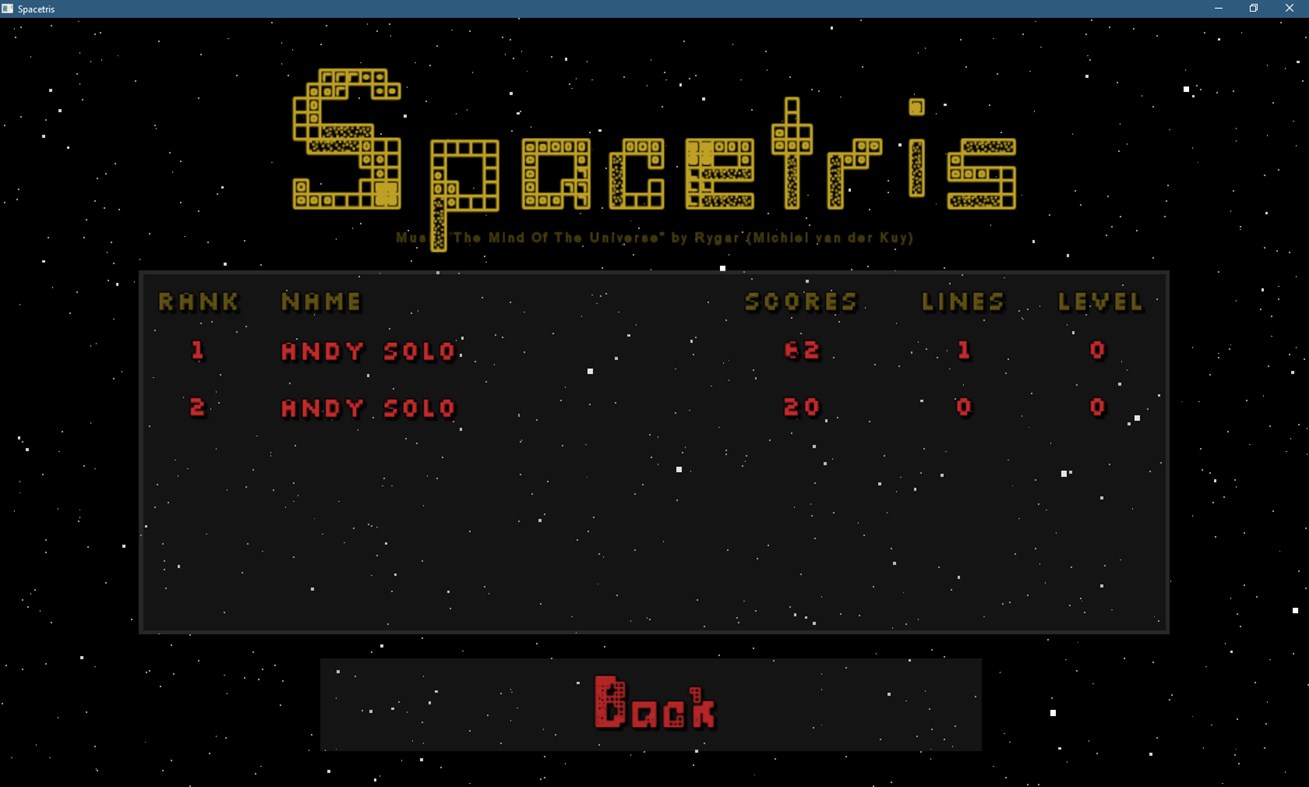Select ANDY SOLO in rank 2 row
The width and height of the screenshot is (1309, 787).
pyautogui.click(x=368, y=408)
